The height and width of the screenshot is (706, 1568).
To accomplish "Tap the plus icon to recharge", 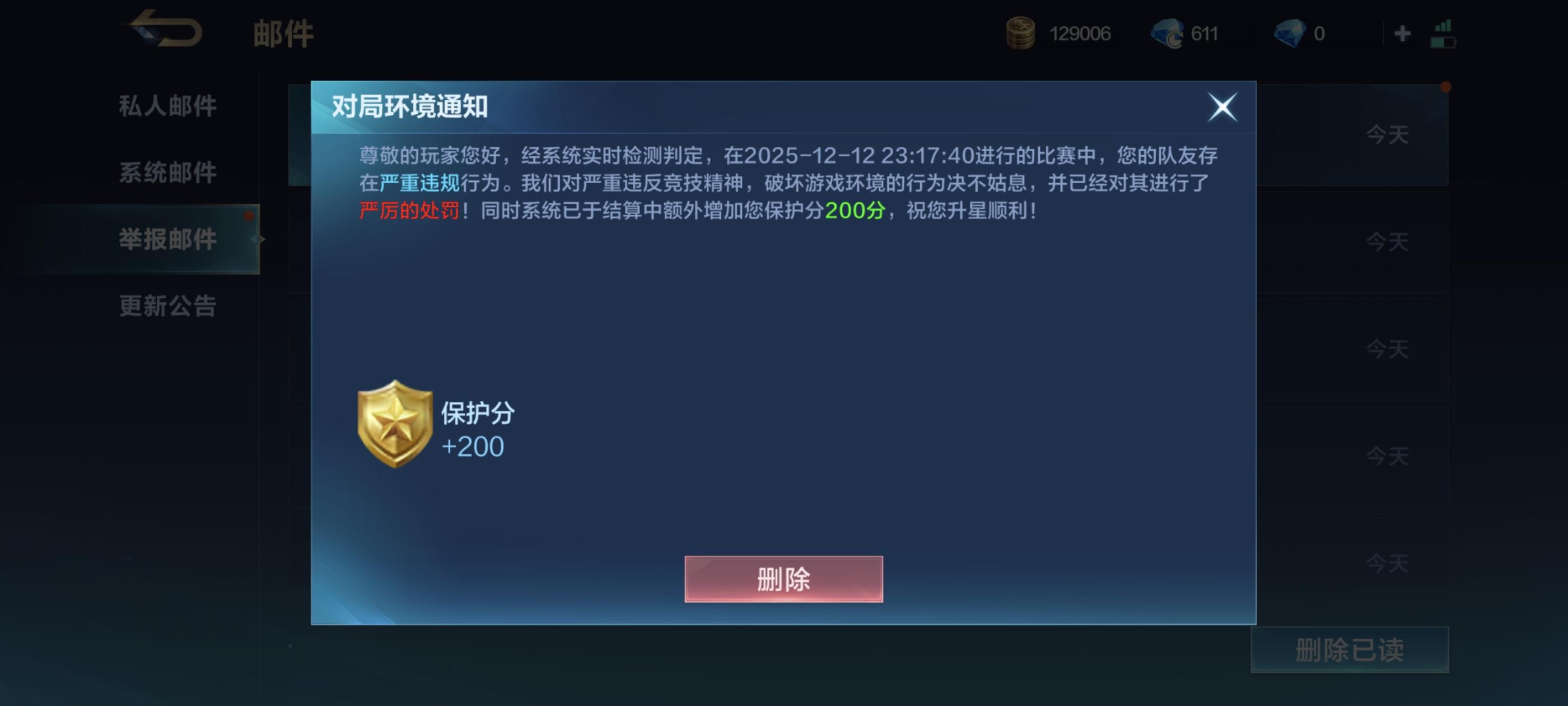I will (1402, 34).
